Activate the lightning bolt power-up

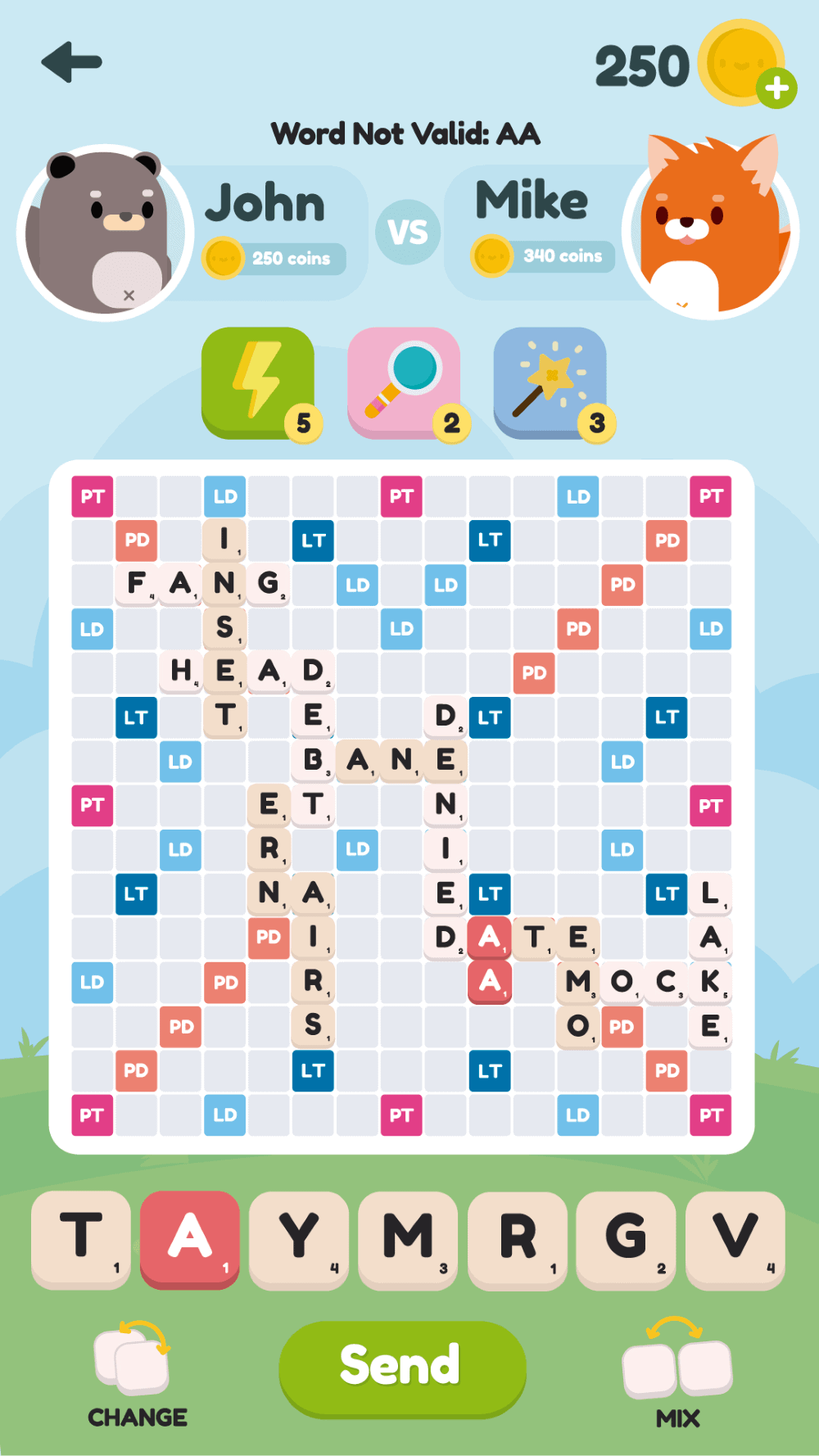[x=258, y=382]
